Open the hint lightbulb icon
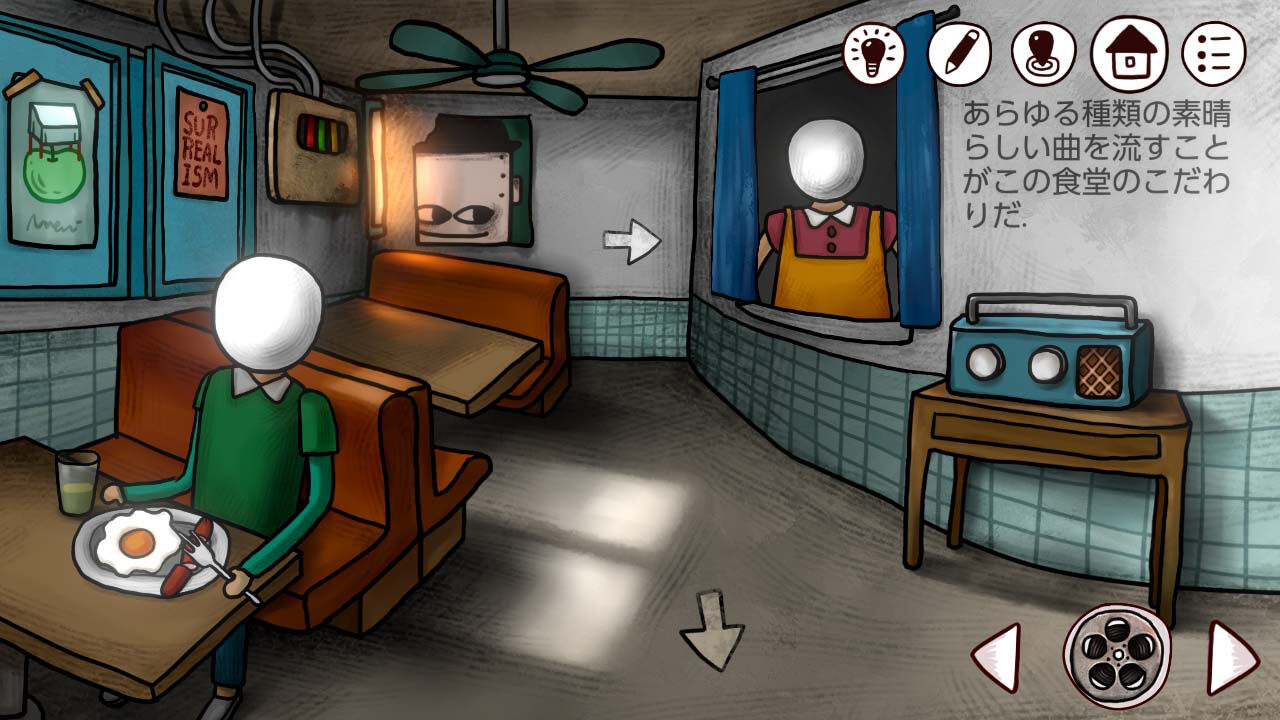The width and height of the screenshot is (1280, 720). (x=872, y=51)
